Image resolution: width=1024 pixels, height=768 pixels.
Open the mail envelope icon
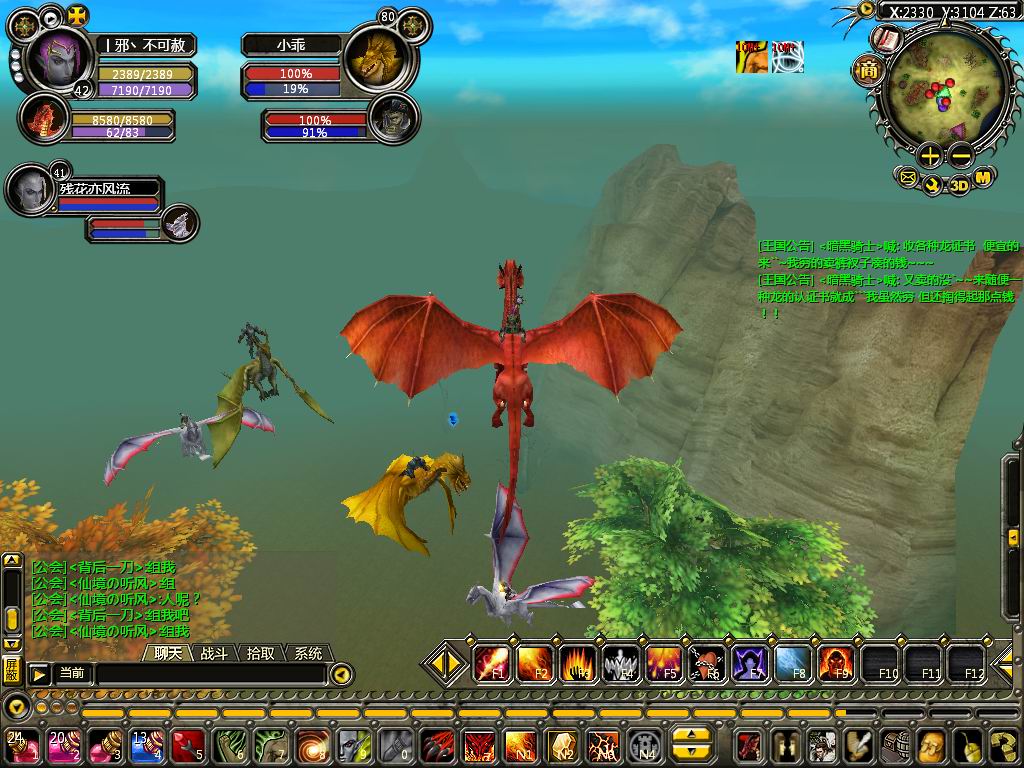907,179
